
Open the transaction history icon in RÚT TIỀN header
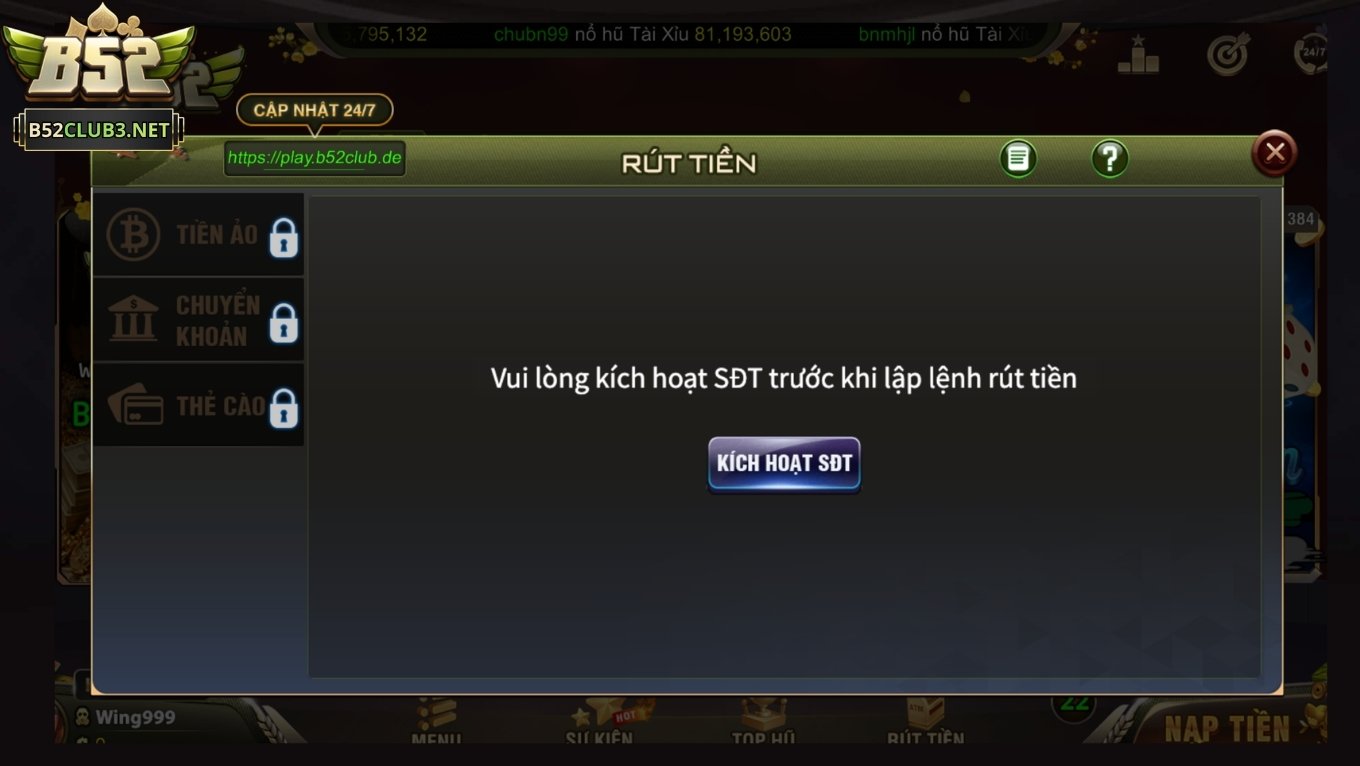click(1018, 158)
